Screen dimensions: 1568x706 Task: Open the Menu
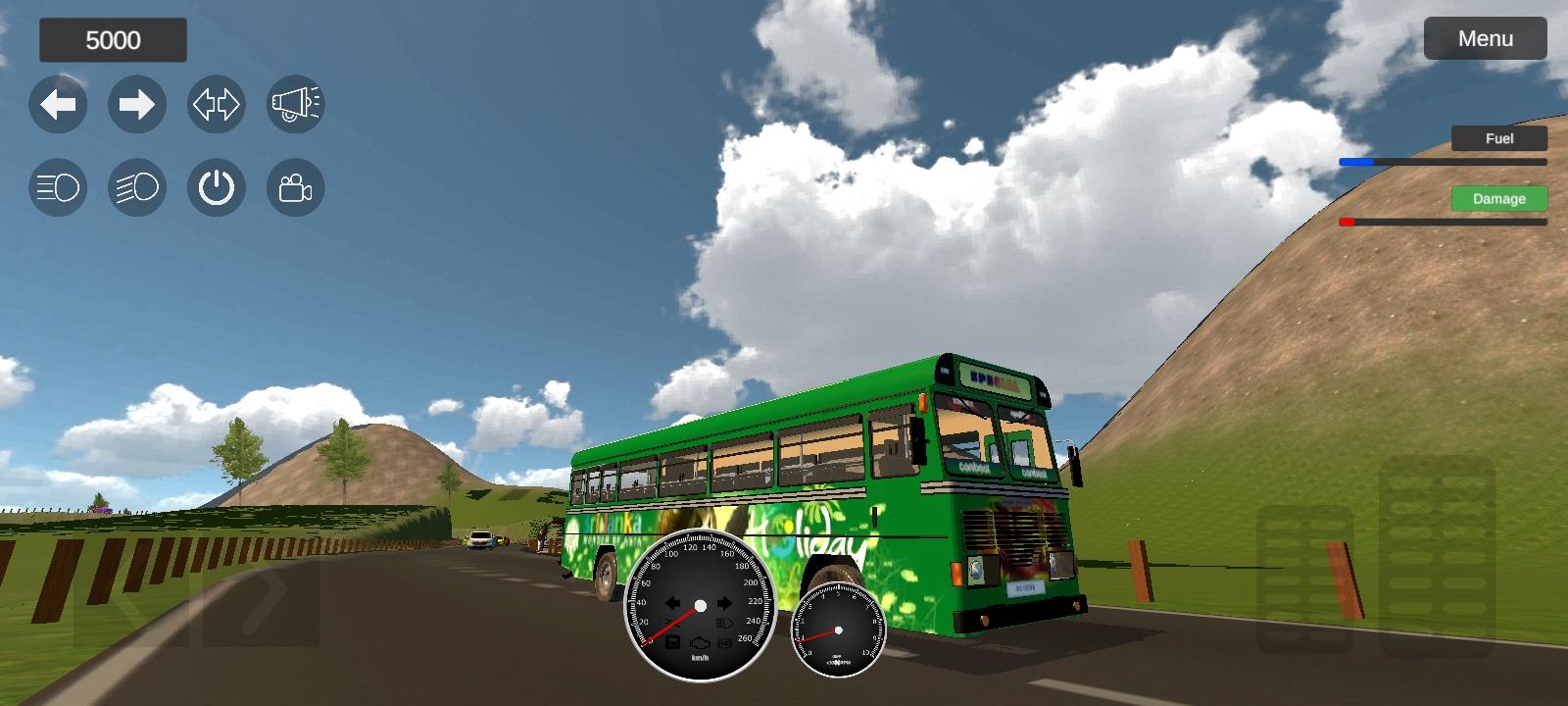click(1485, 38)
